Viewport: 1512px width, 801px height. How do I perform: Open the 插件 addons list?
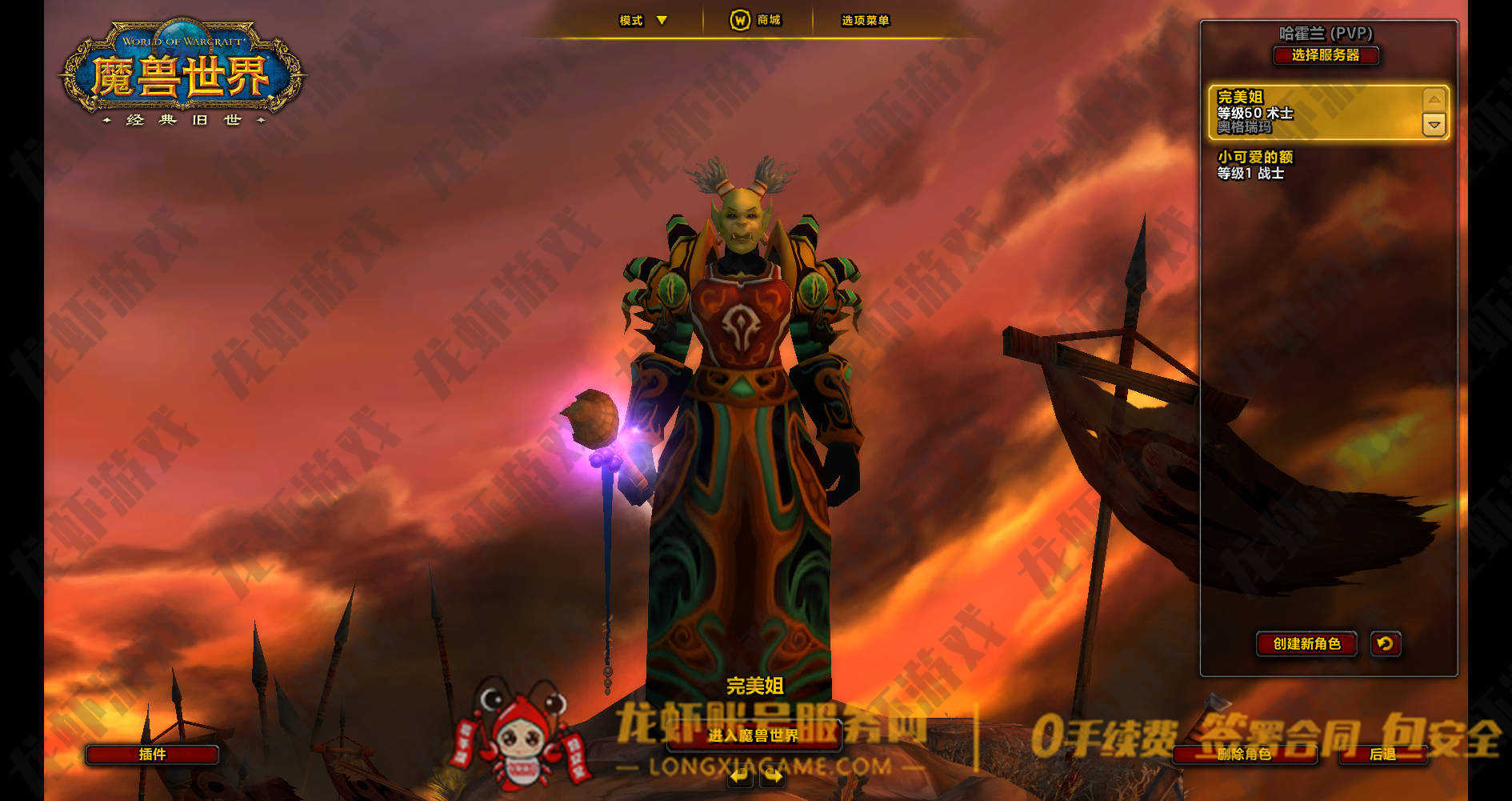(x=152, y=754)
